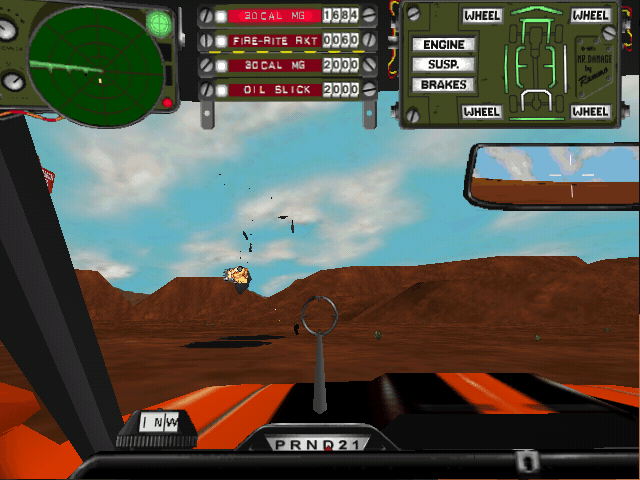Select the 30 Cal MG with 1984 rounds
Viewport: 640px width, 480px height.
pos(276,15)
